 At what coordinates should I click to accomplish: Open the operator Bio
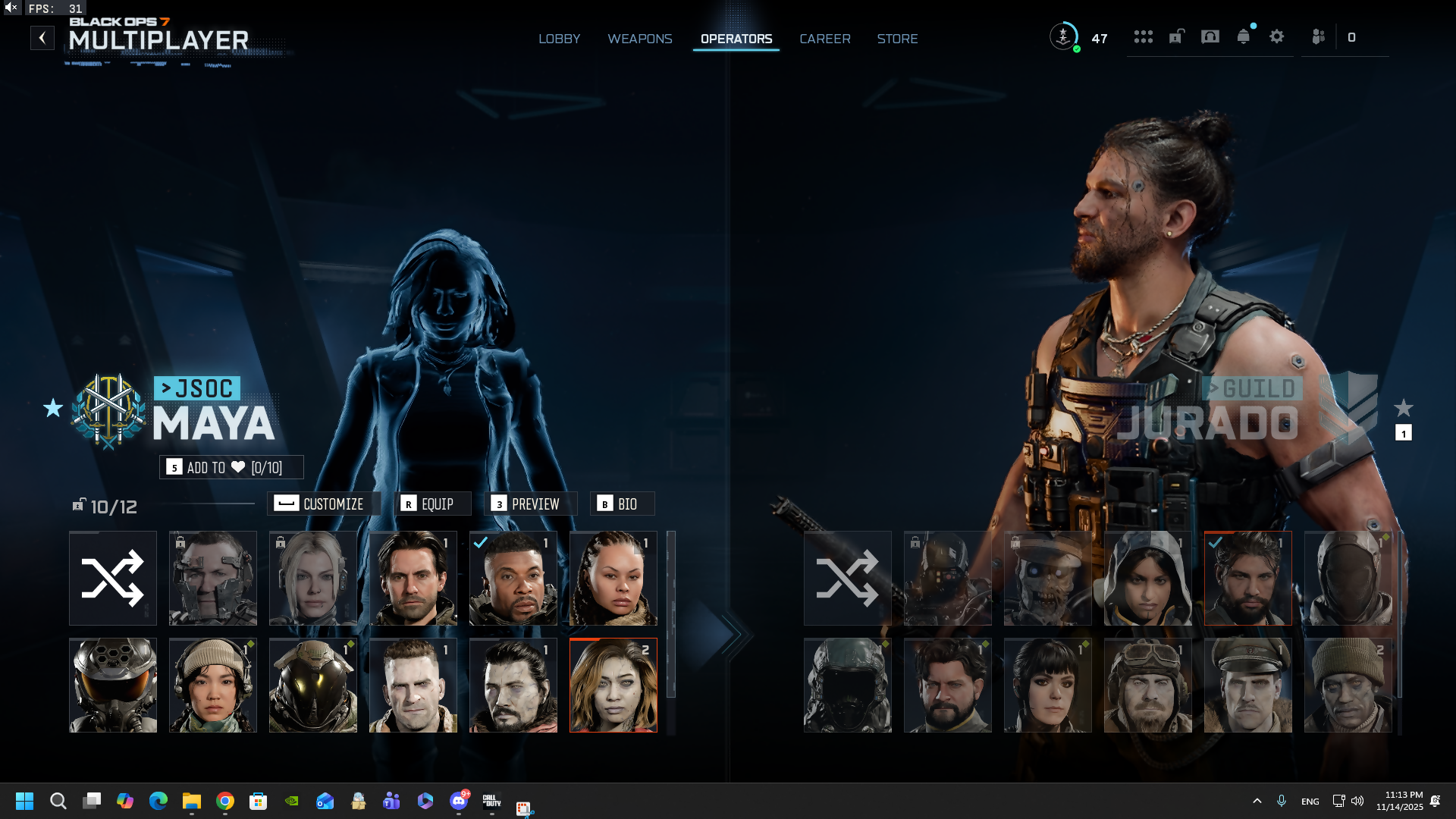coord(622,504)
